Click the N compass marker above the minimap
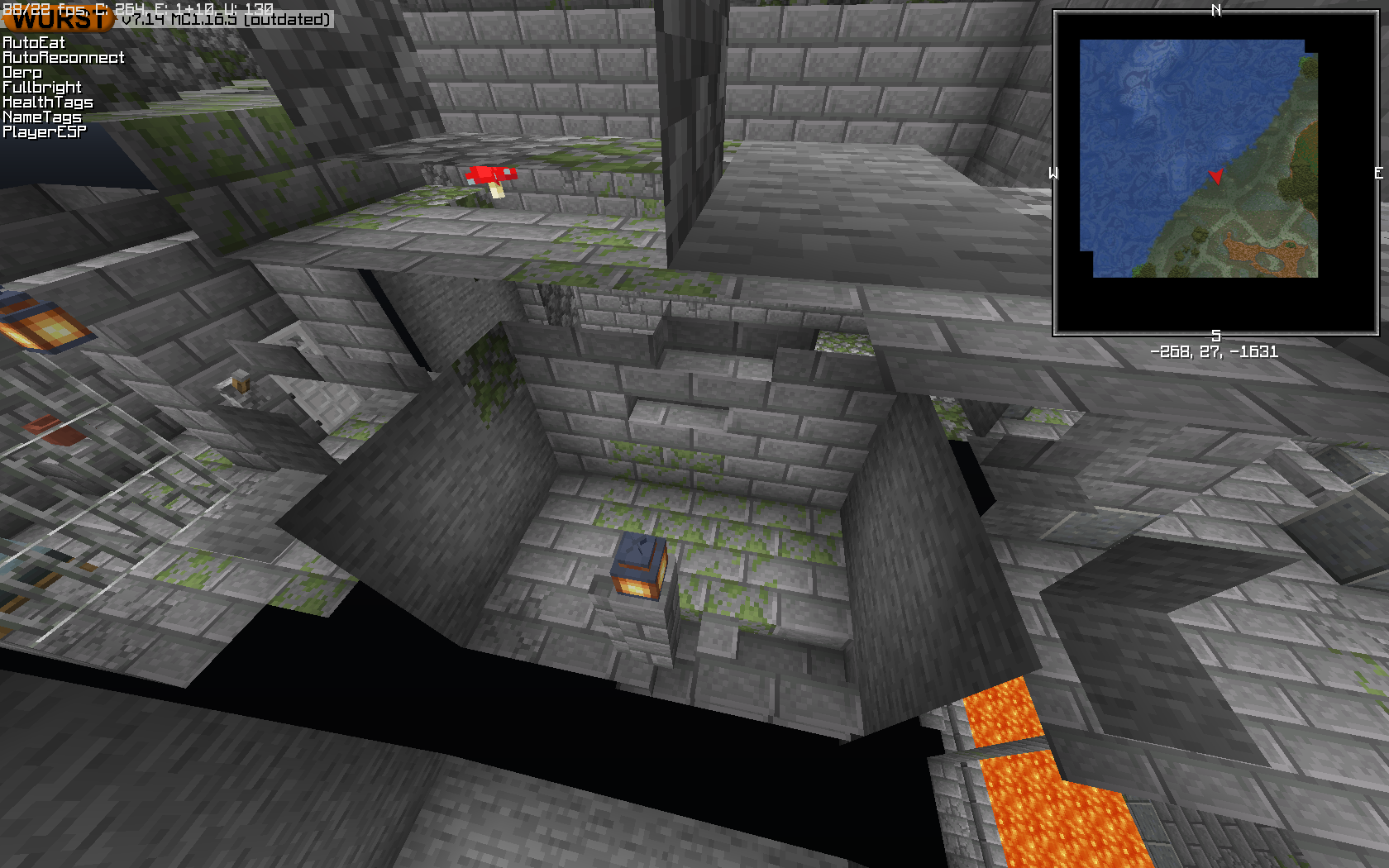This screenshot has width=1389, height=868. point(1215,12)
